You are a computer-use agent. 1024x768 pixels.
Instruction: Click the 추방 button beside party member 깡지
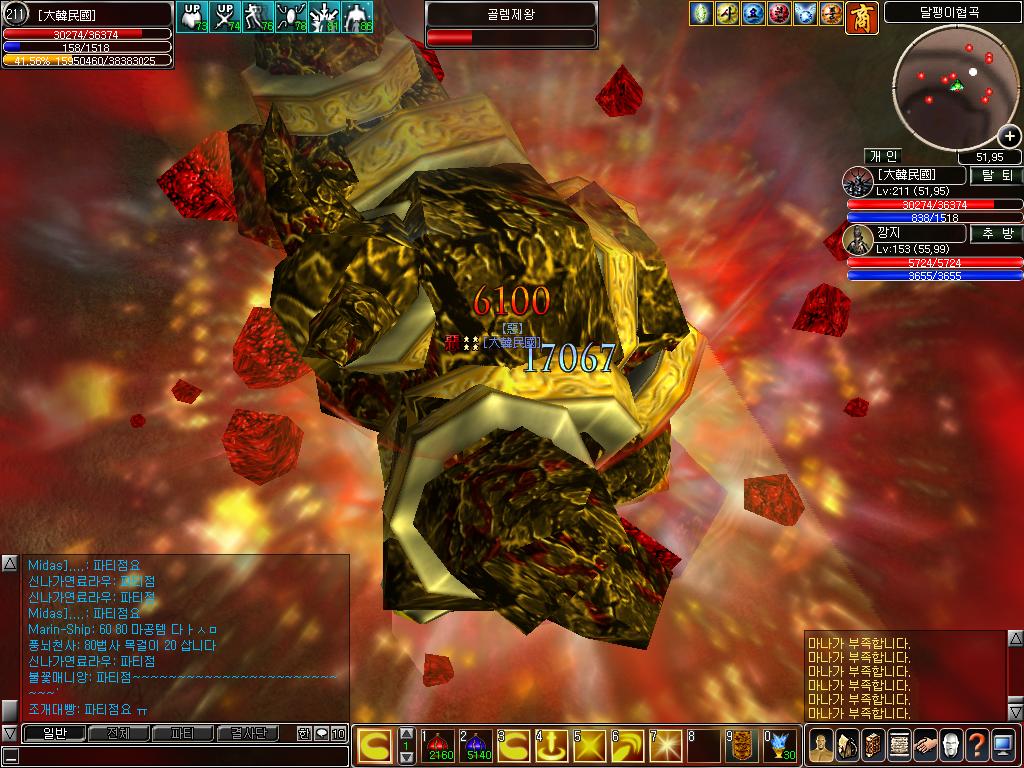[x=996, y=233]
